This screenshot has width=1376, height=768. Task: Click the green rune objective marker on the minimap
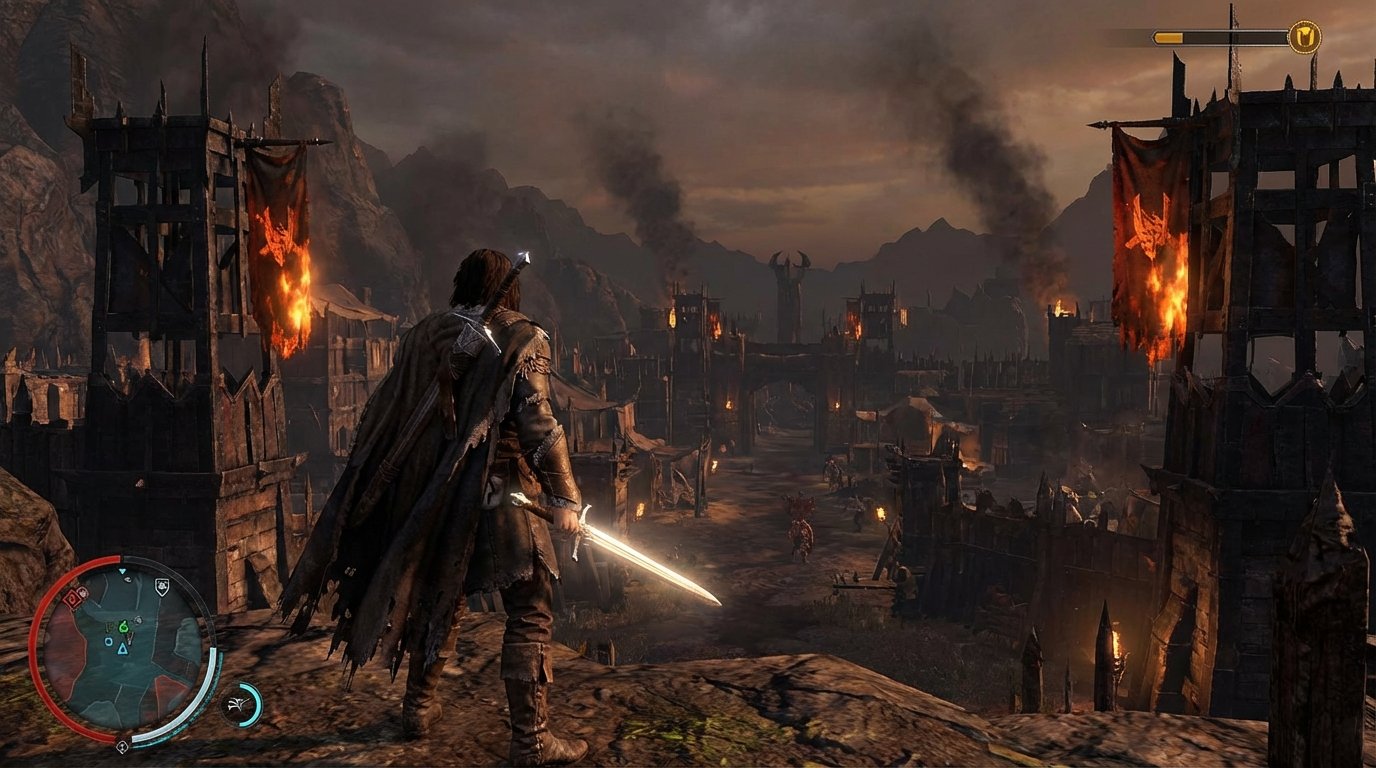(125, 628)
